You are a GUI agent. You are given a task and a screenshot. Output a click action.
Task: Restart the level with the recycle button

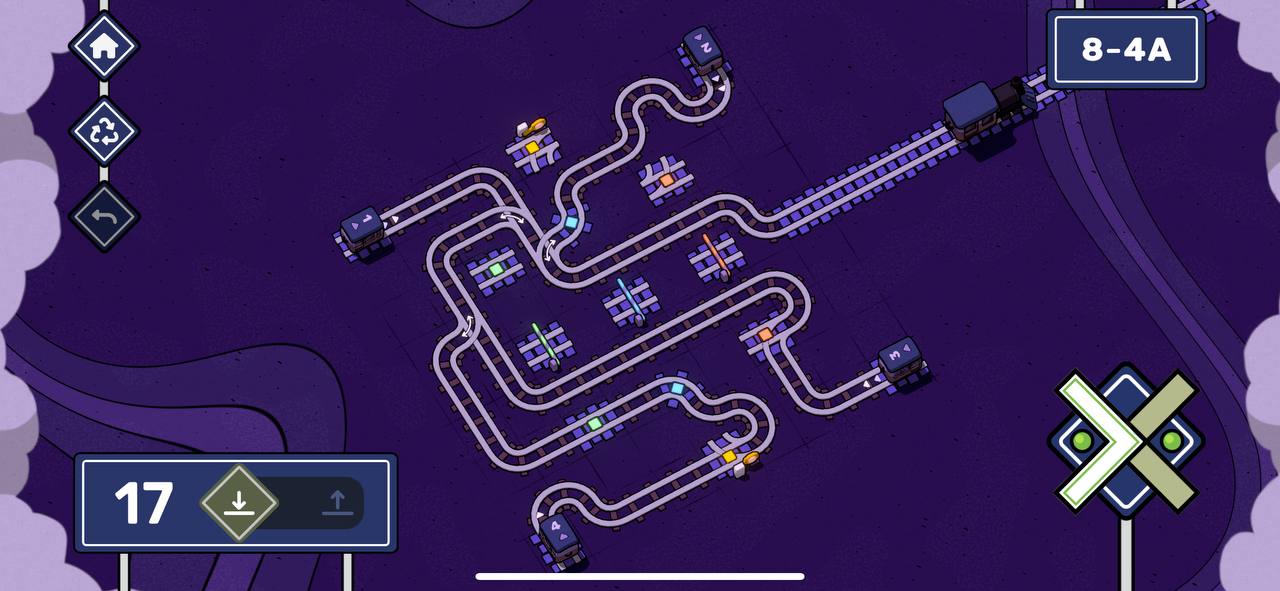click(104, 131)
